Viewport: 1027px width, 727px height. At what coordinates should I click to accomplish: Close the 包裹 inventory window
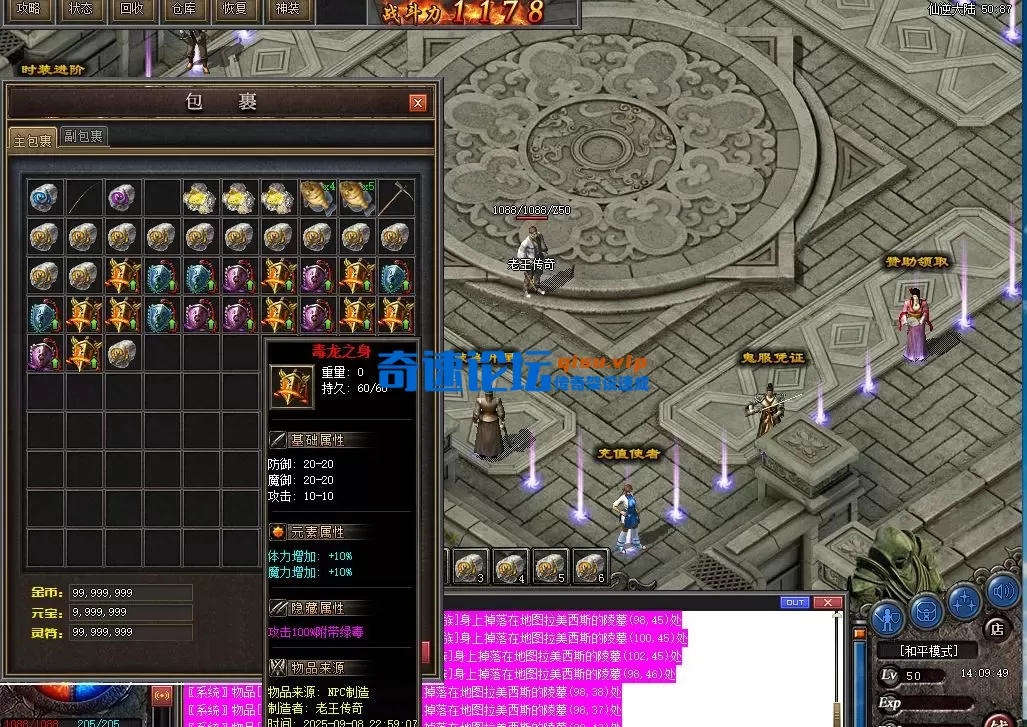point(418,102)
